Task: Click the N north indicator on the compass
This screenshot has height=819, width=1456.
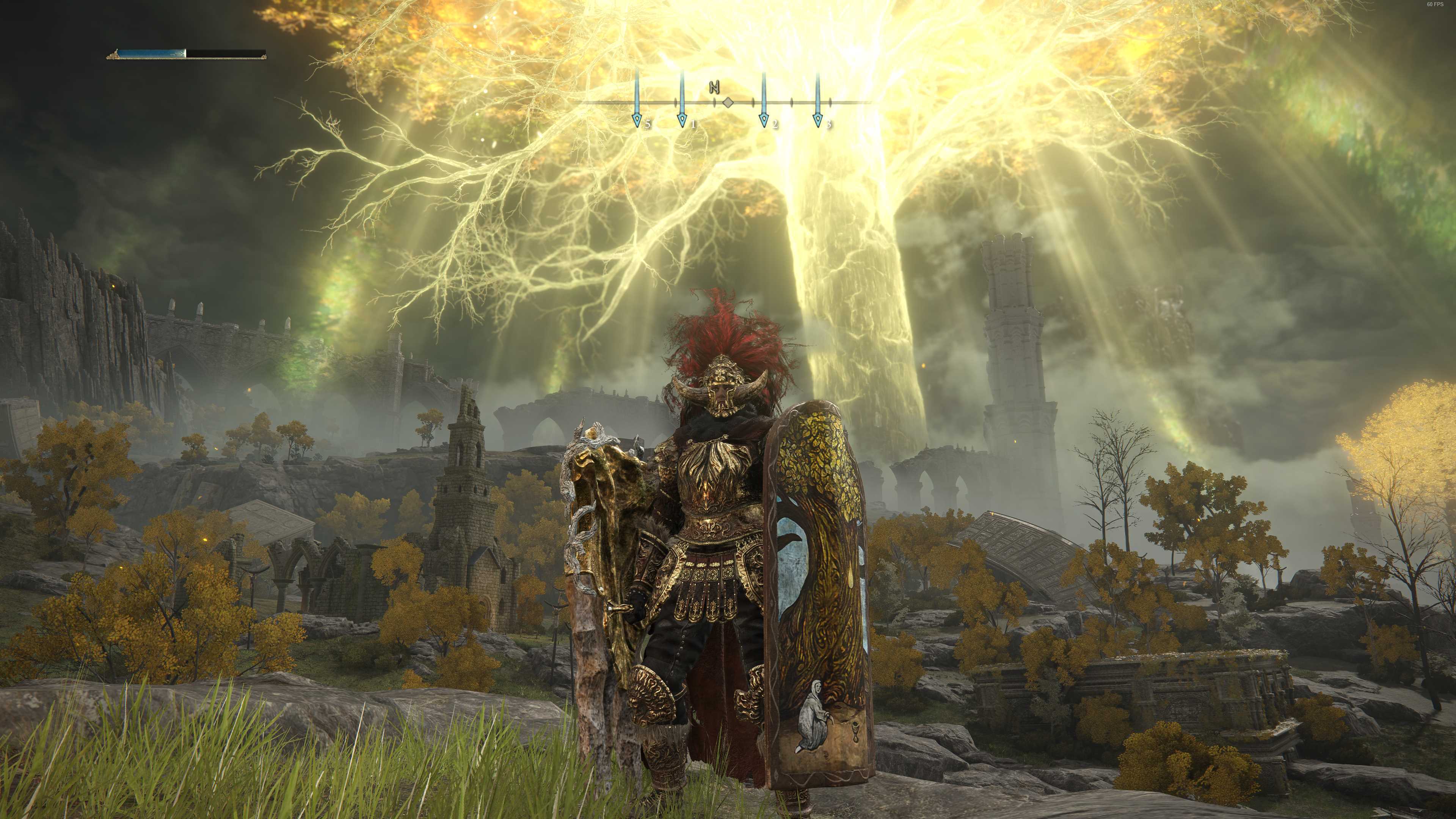Action: (714, 88)
